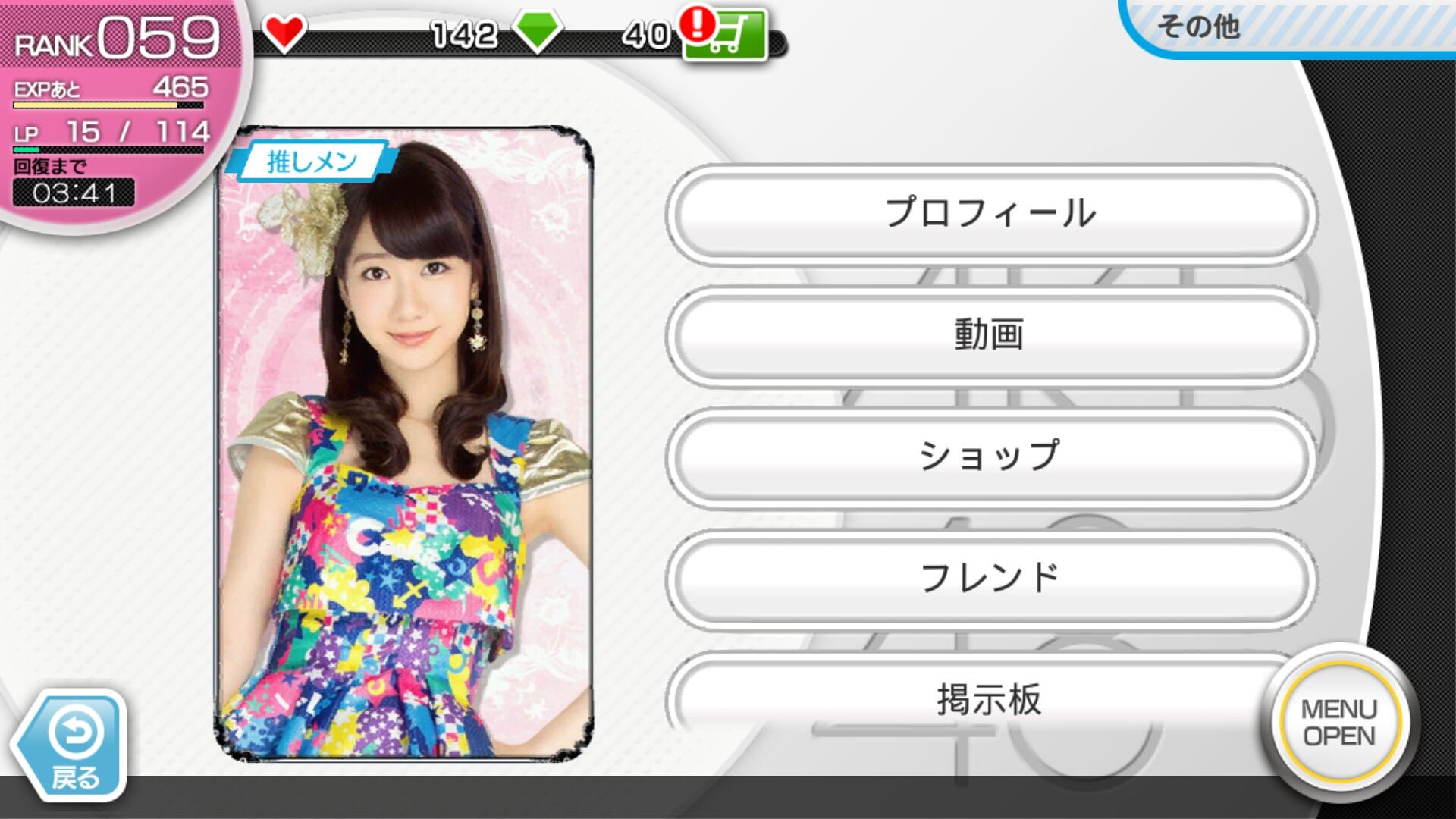This screenshot has width=1456, height=819.
Task: Select the 動画 menu entry
Action: click(990, 335)
